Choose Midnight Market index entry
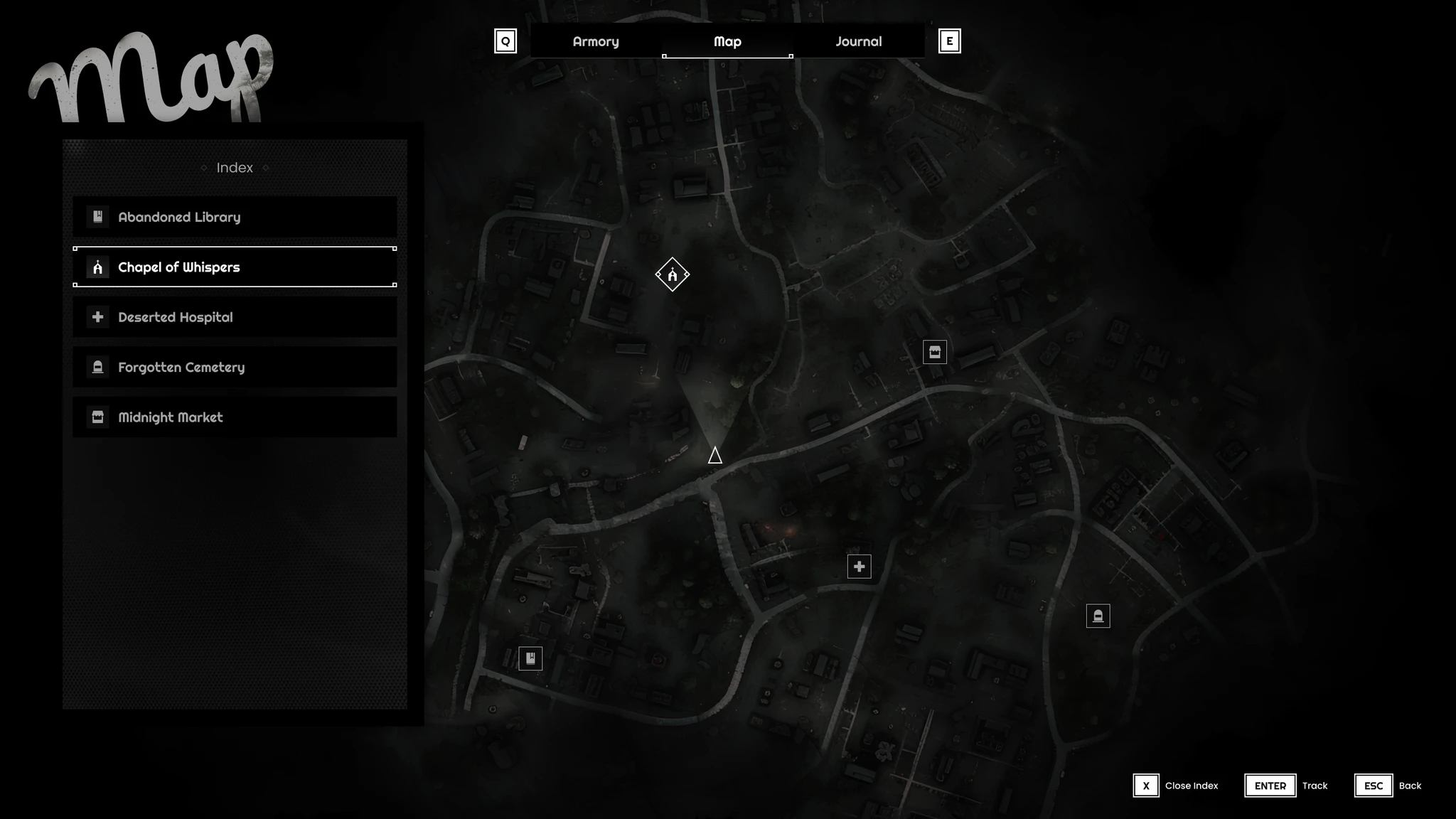 235,417
